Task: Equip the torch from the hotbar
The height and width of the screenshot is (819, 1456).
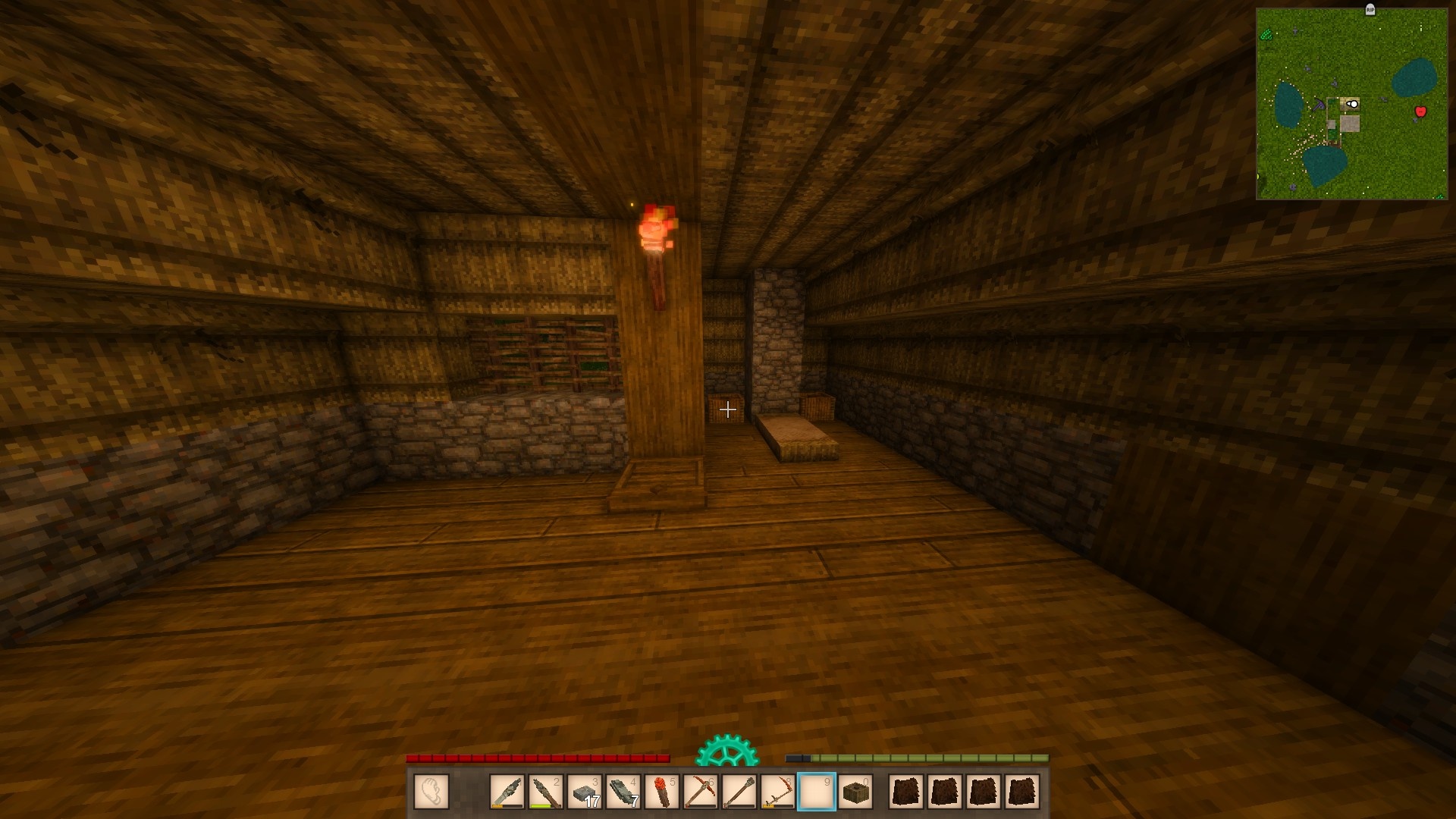Action: pyautogui.click(x=662, y=792)
